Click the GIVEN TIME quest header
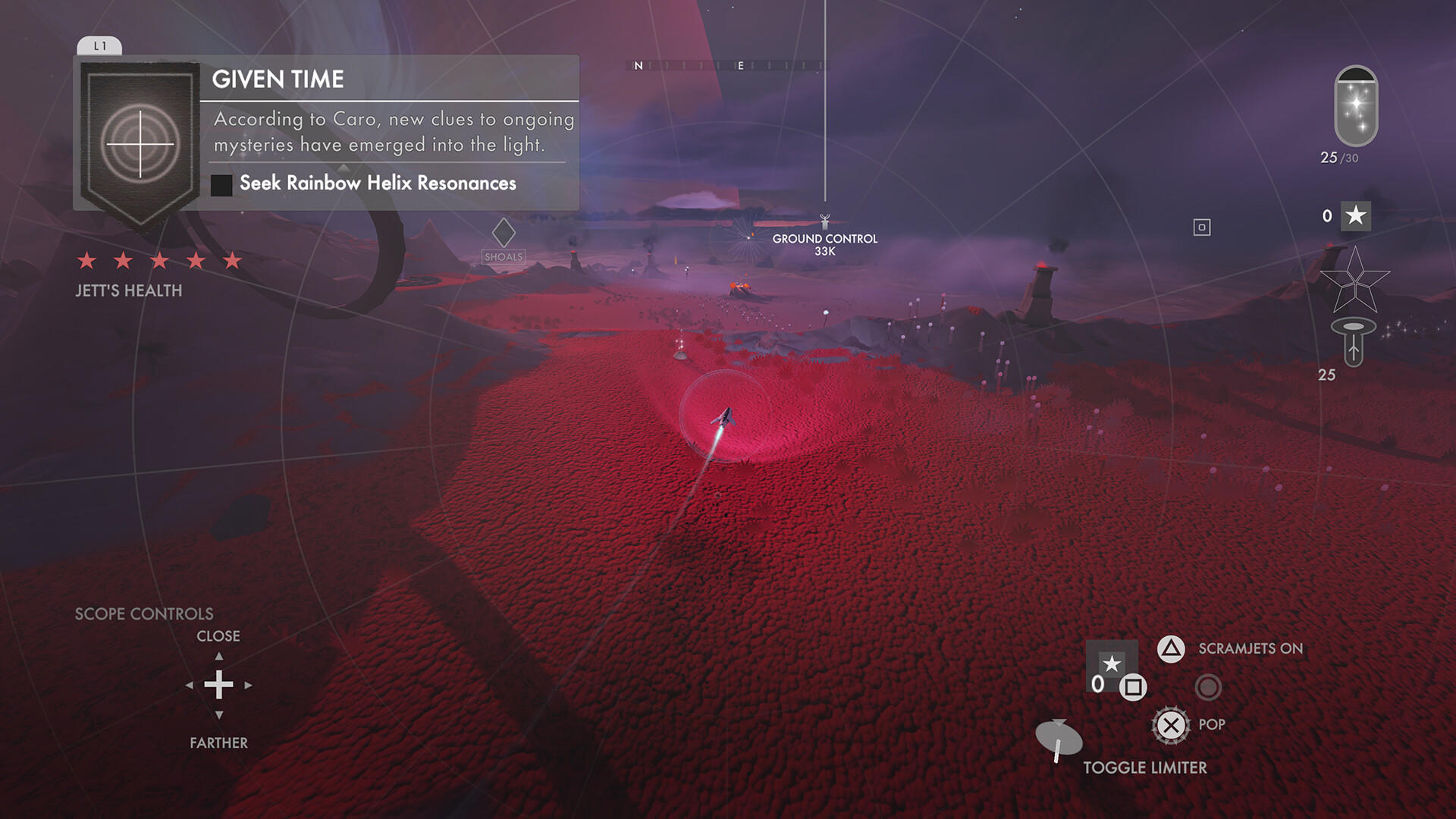Image resolution: width=1456 pixels, height=819 pixels. point(278,79)
